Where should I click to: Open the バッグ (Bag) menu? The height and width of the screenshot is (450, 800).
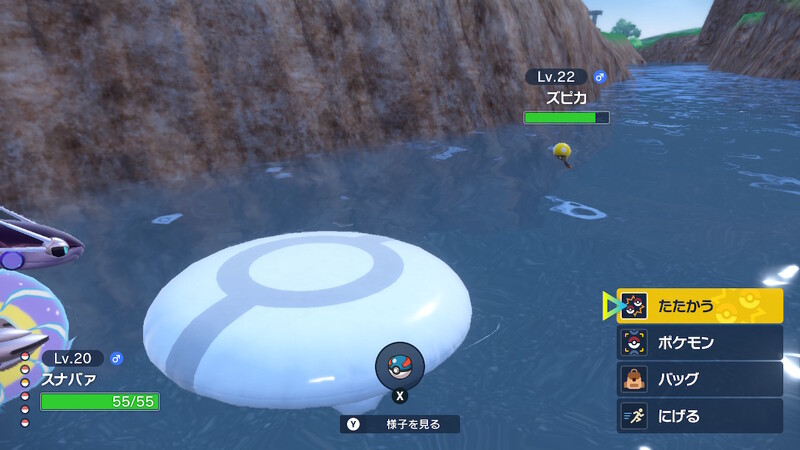click(699, 380)
